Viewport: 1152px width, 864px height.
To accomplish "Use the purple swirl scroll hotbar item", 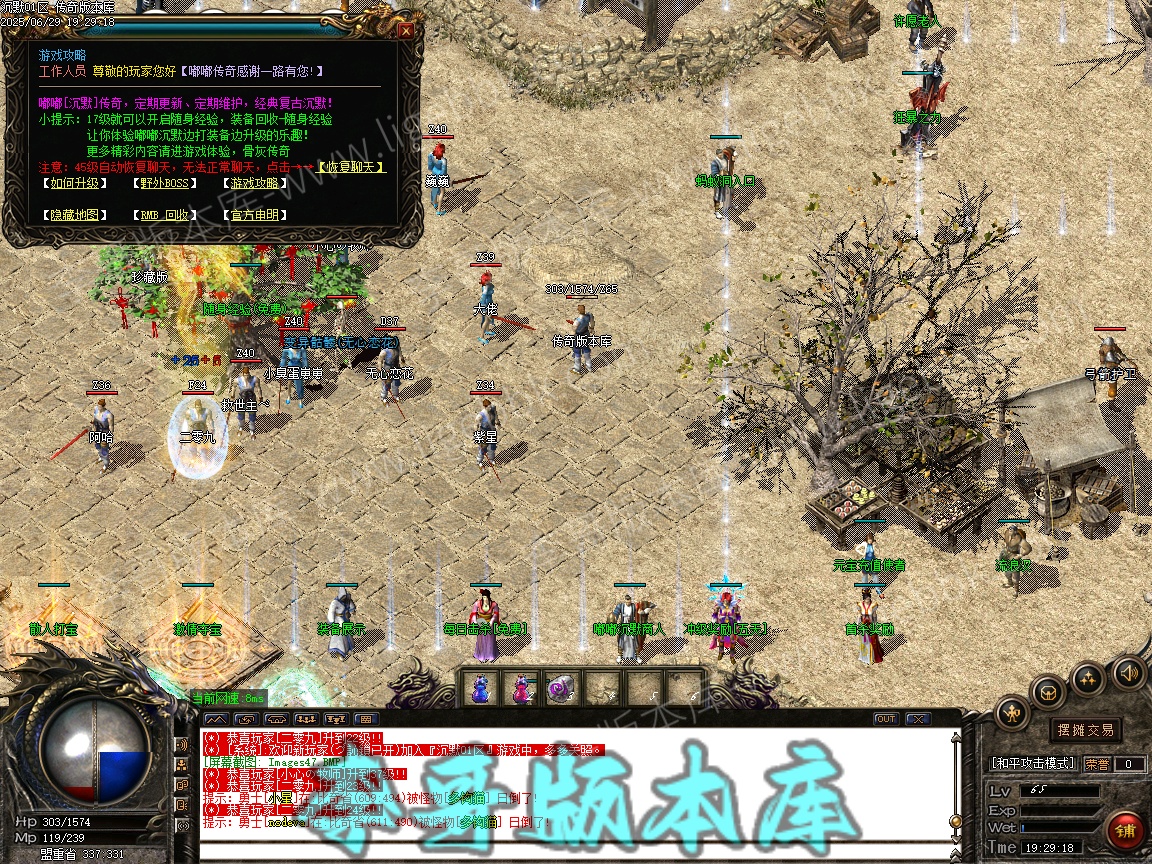I will click(x=561, y=688).
